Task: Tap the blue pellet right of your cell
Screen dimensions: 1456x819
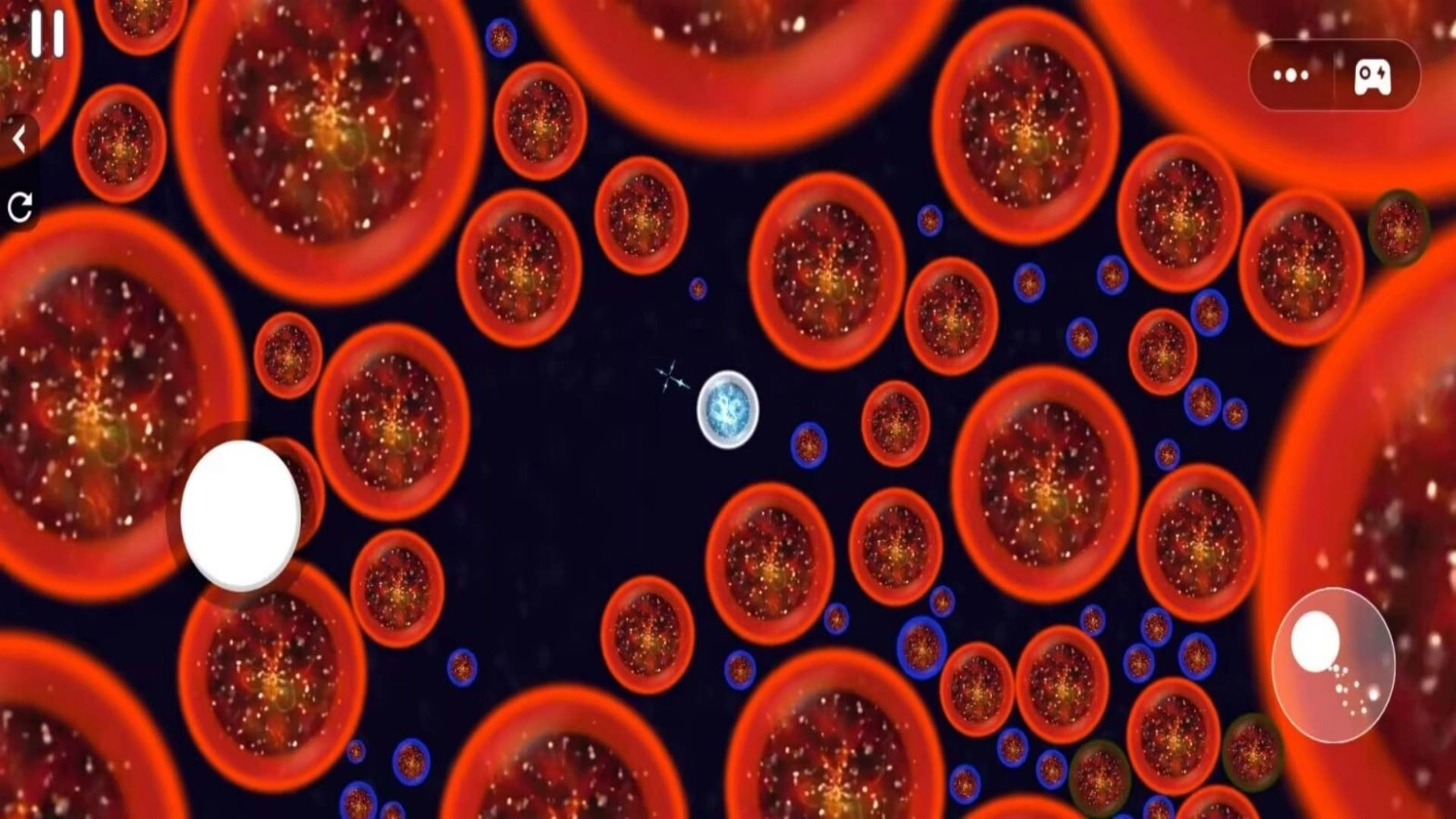Action: point(808,446)
